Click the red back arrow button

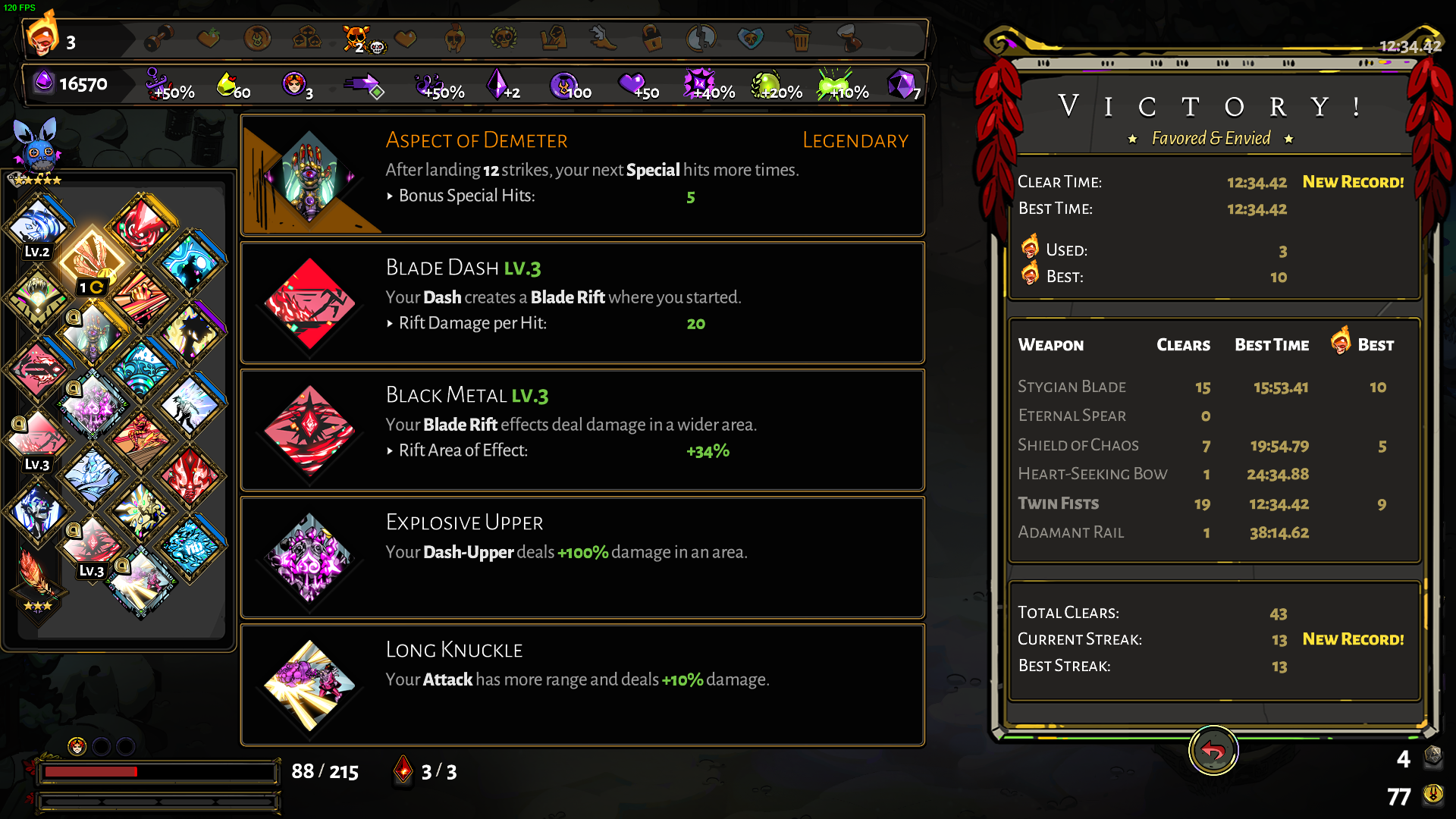coord(1213,751)
